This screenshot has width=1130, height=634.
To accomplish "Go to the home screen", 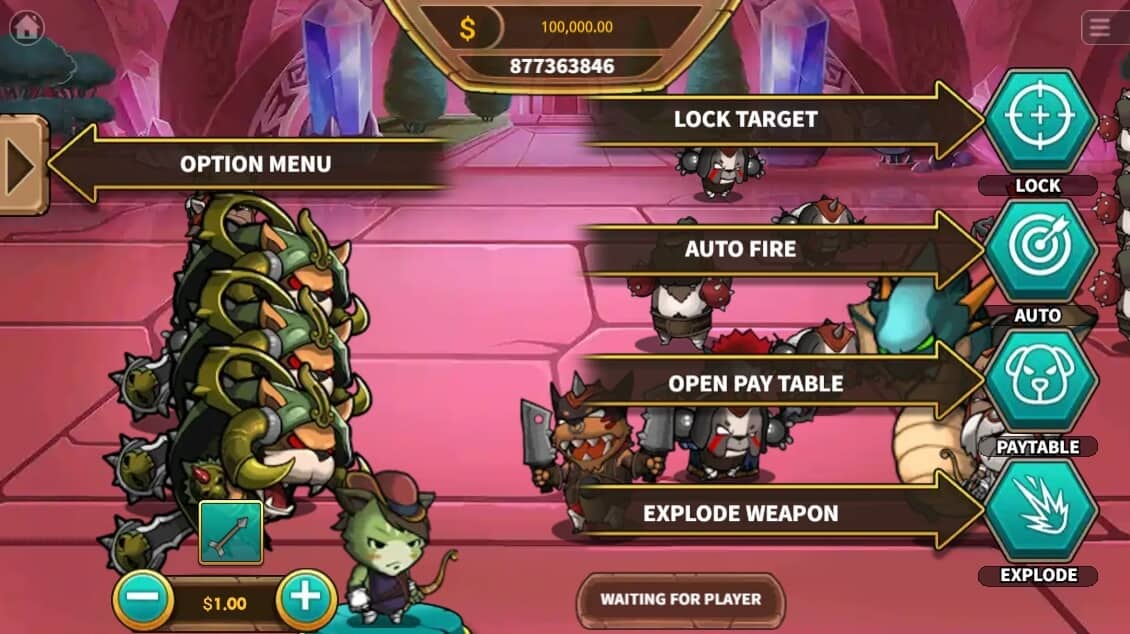I will [26, 27].
